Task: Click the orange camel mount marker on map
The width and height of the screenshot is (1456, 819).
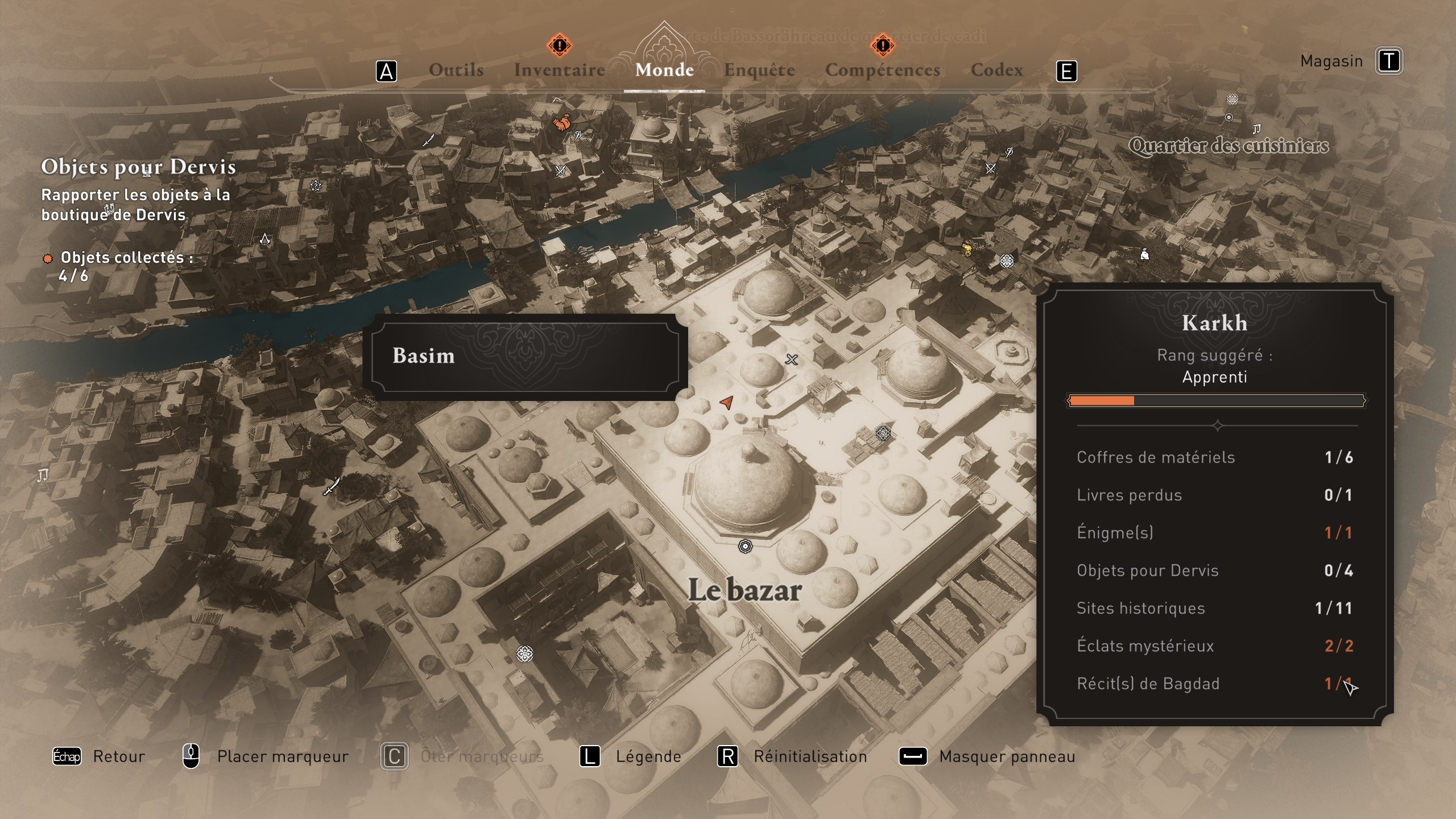Action: (x=562, y=123)
